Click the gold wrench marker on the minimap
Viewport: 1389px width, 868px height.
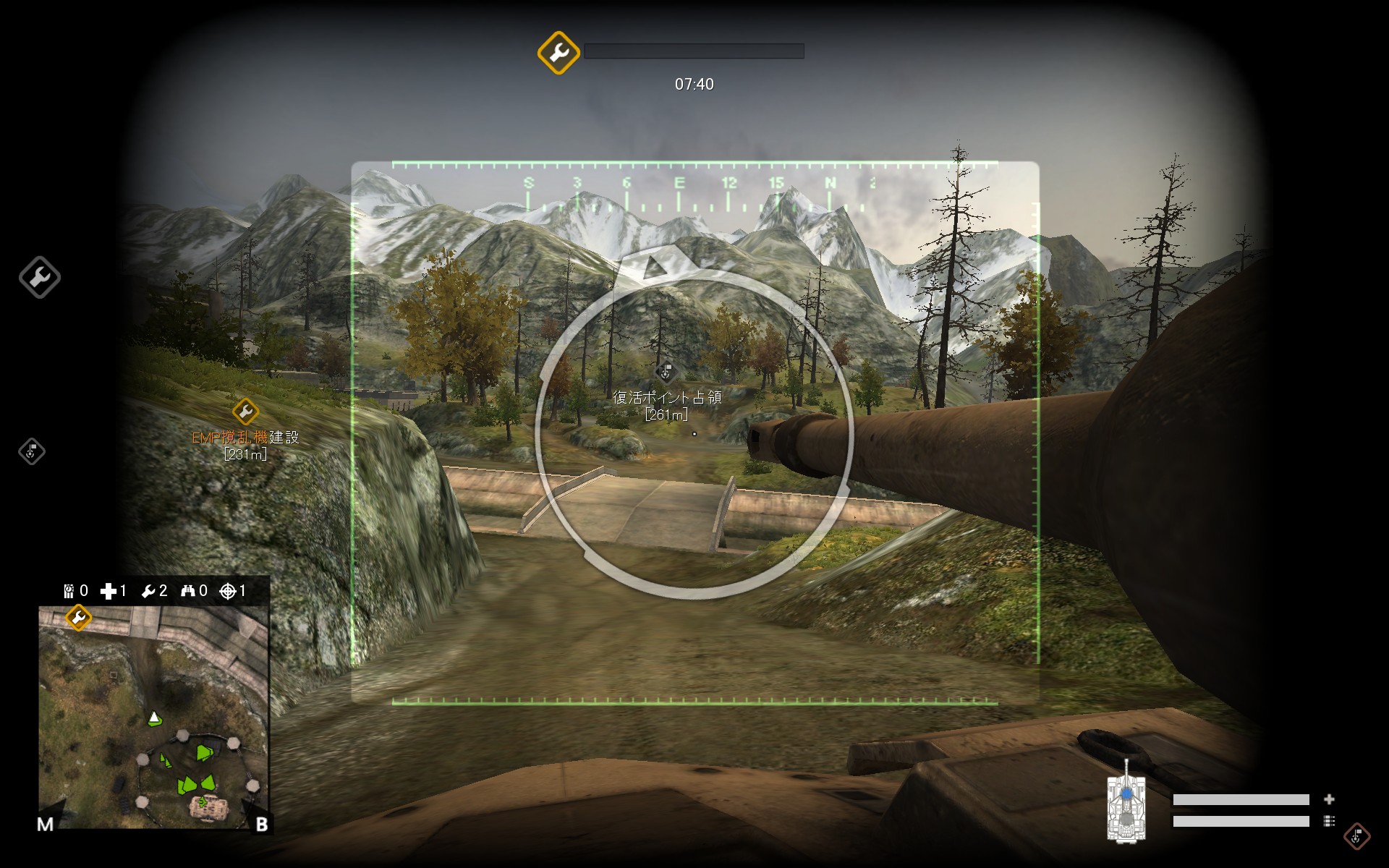pyautogui.click(x=78, y=618)
